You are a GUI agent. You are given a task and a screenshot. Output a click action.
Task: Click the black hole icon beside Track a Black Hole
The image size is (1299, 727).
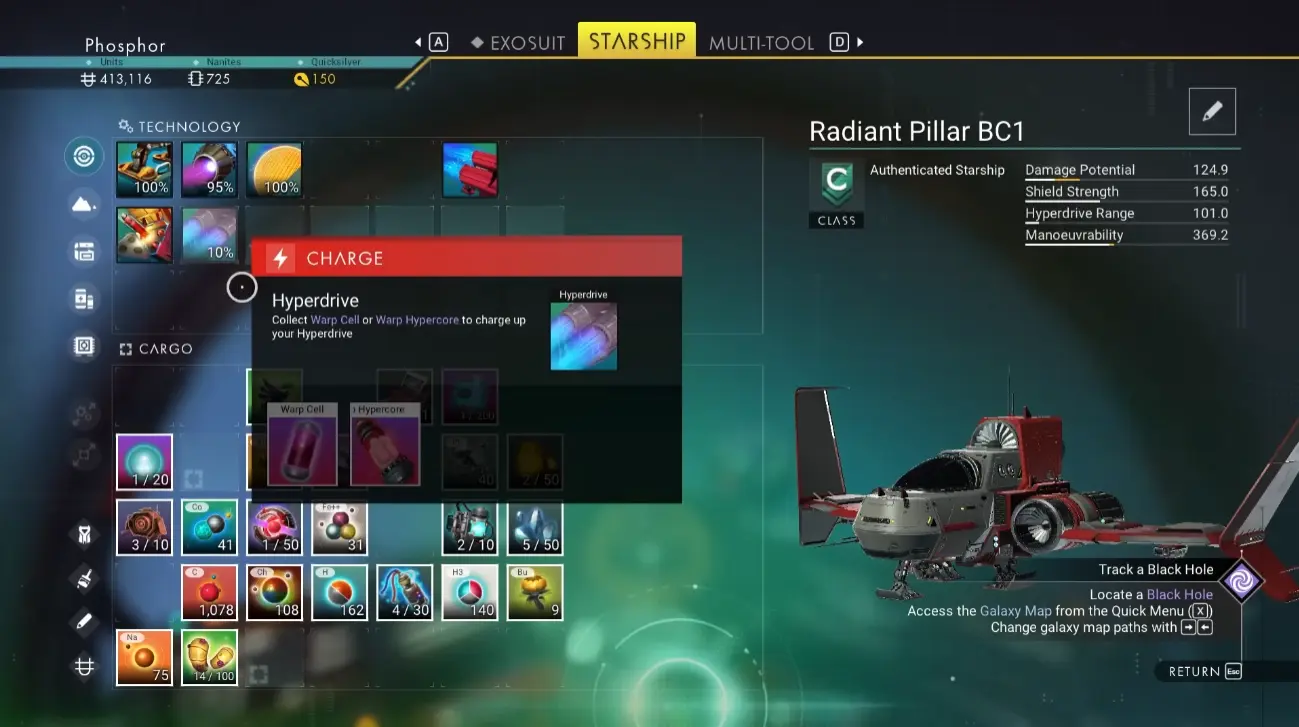point(1242,578)
